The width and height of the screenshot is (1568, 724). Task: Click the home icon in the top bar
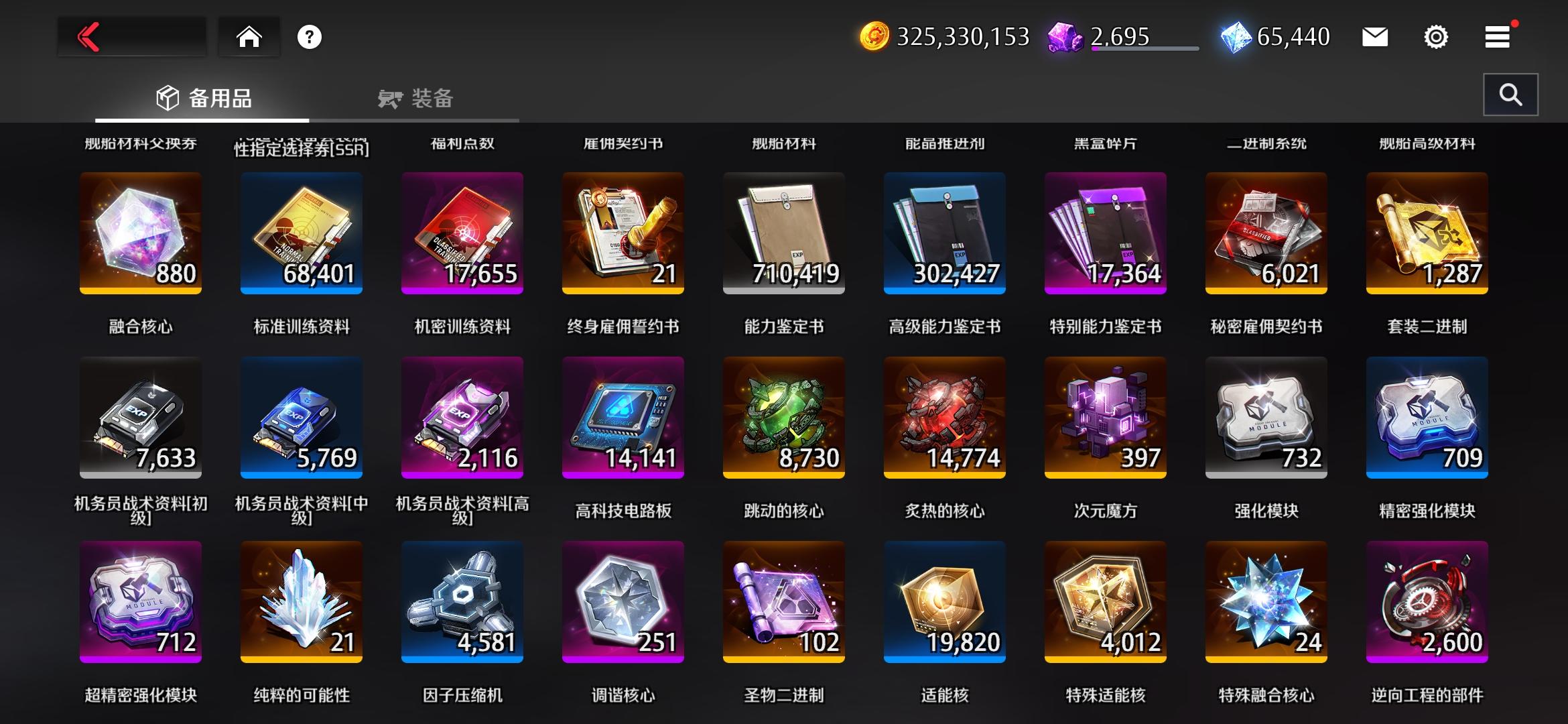click(x=249, y=37)
